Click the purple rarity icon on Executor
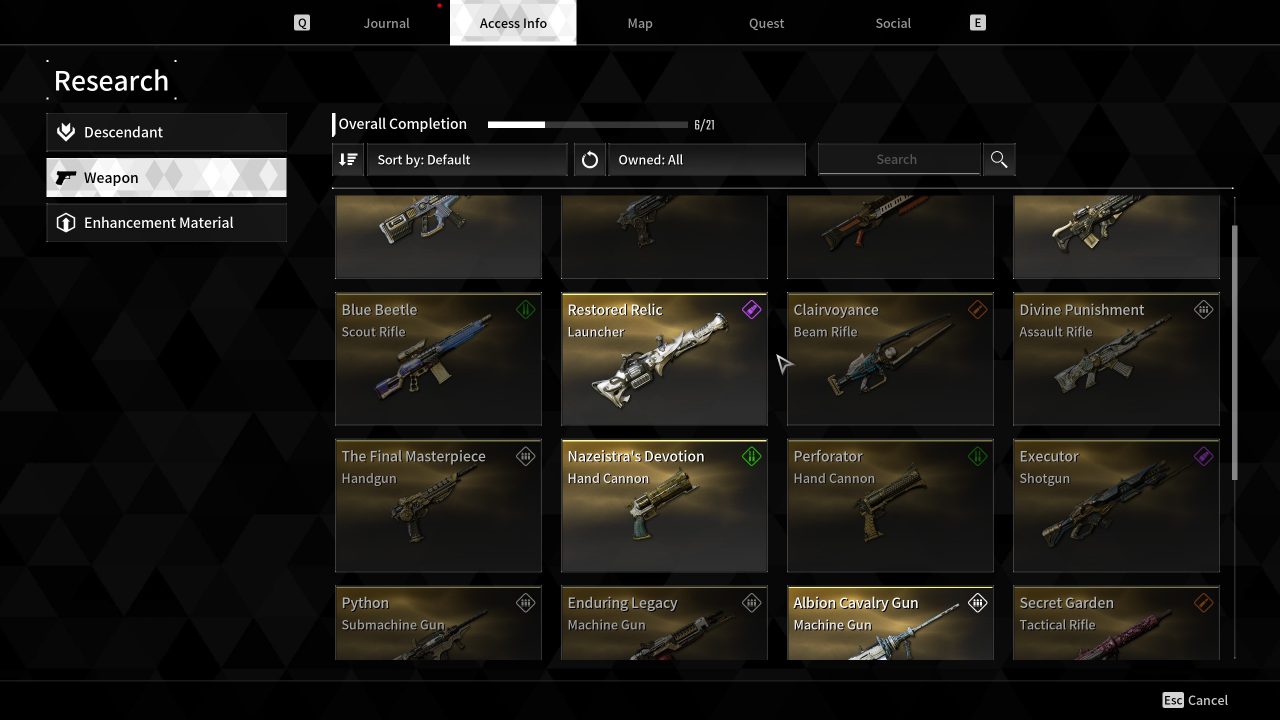This screenshot has height=720, width=1280. click(x=1204, y=456)
